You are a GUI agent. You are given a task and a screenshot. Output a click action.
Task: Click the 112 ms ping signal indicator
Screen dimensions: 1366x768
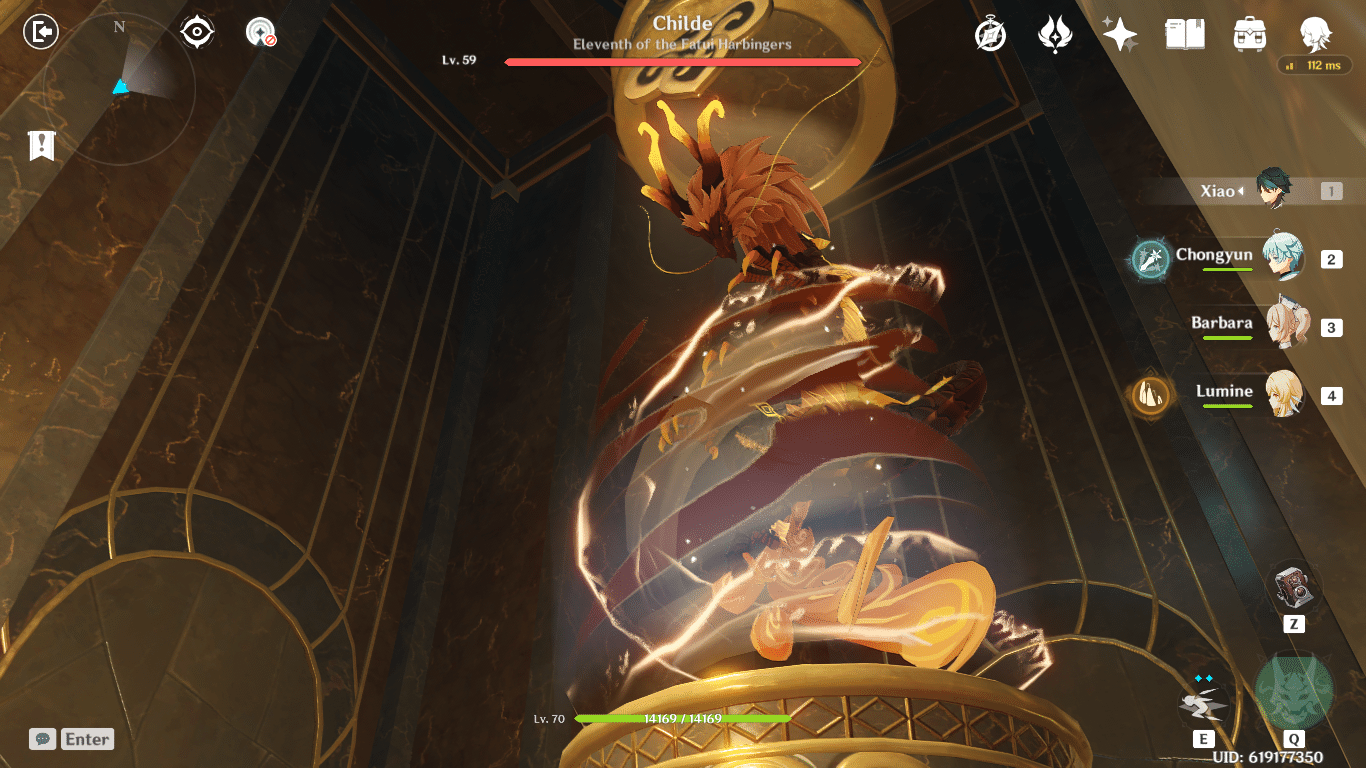[1313, 65]
